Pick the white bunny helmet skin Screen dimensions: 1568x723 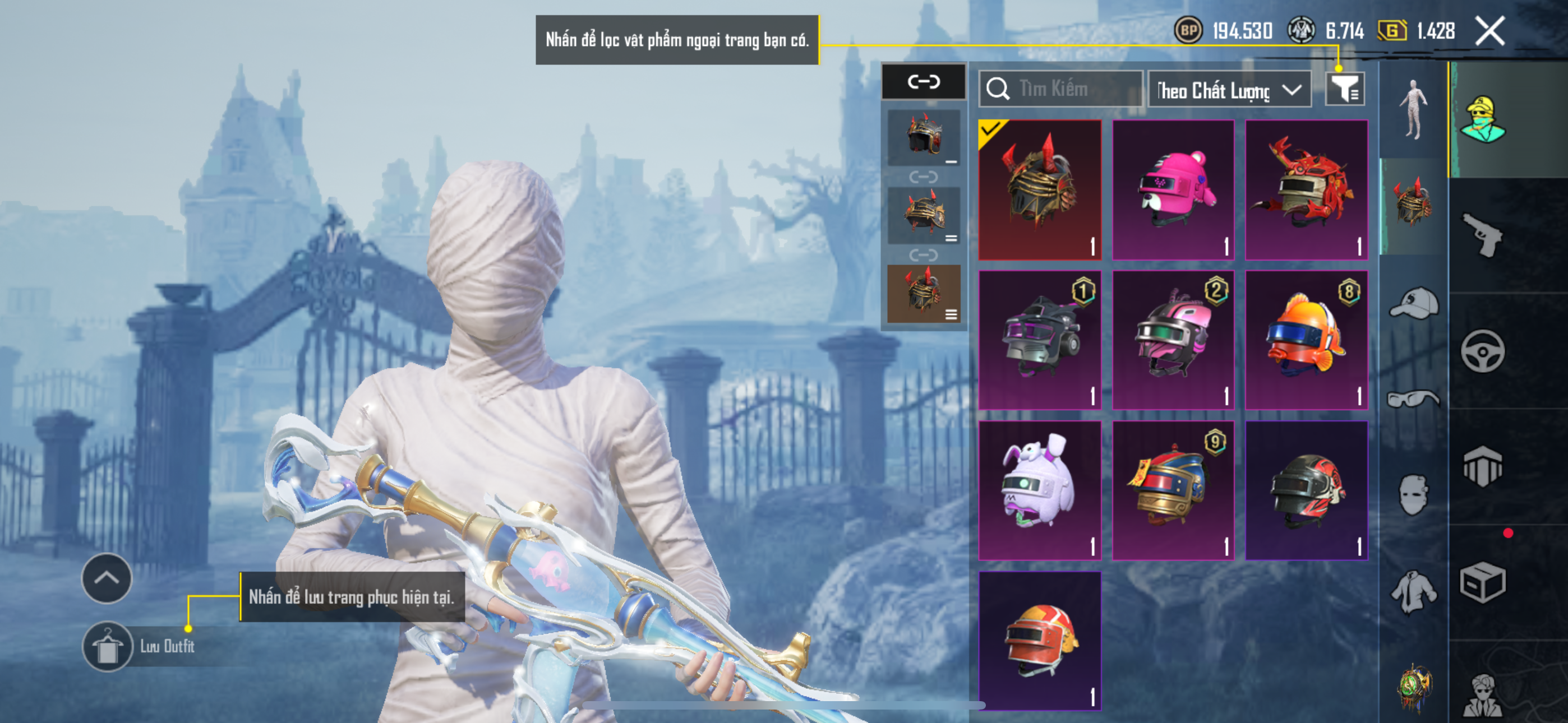[1040, 490]
